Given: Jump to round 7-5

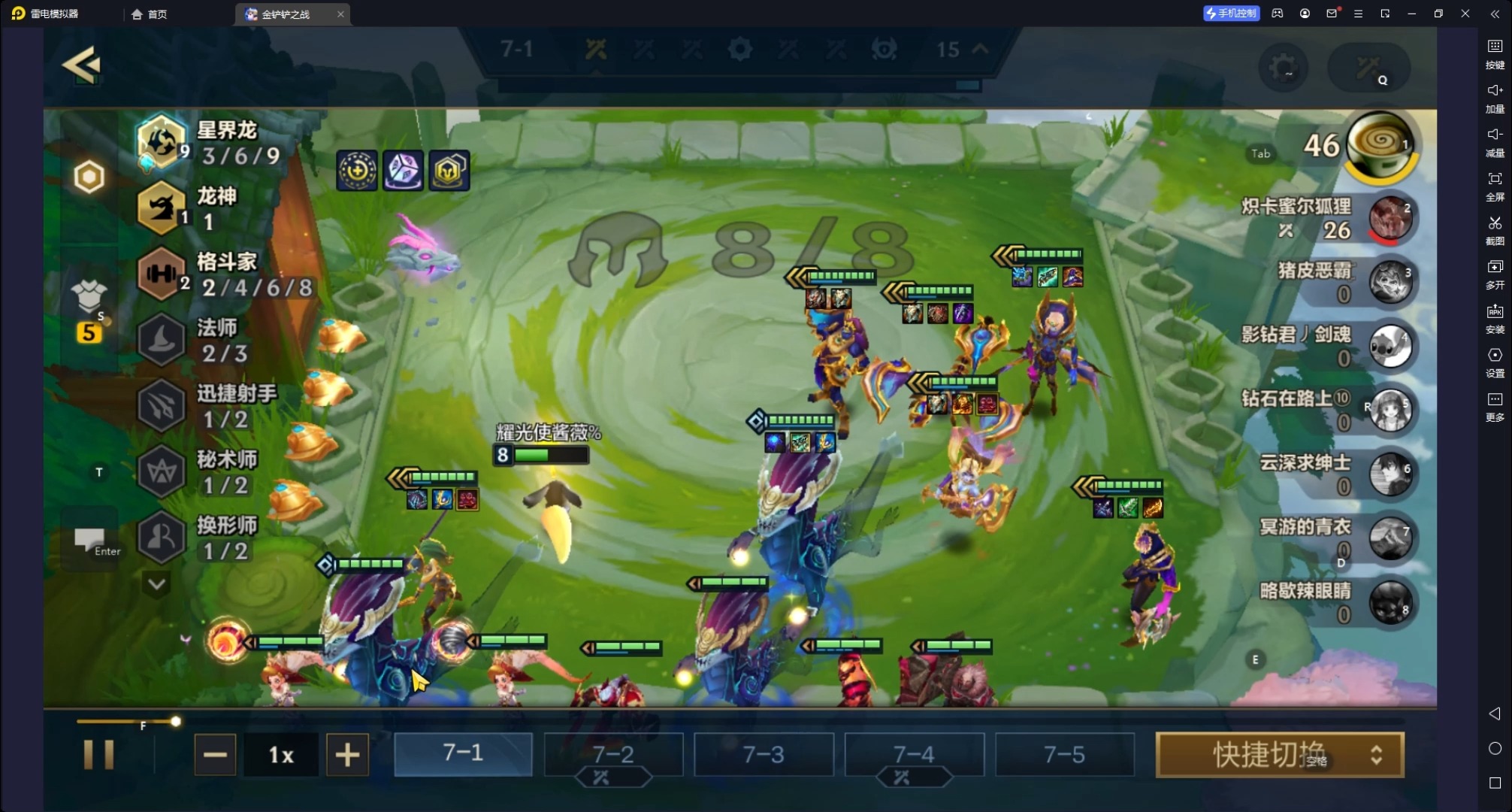Looking at the screenshot, I should pyautogui.click(x=1064, y=754).
